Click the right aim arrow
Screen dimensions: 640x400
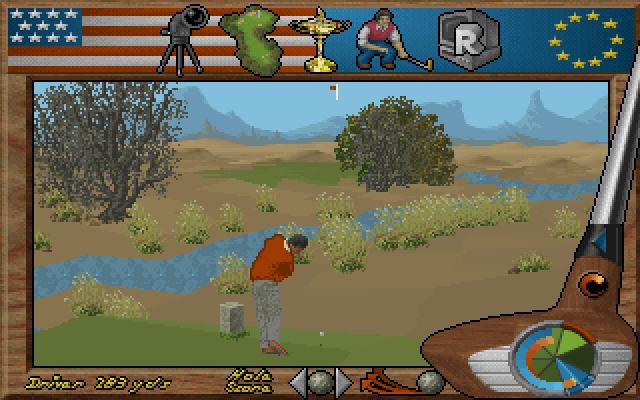[x=343, y=382]
